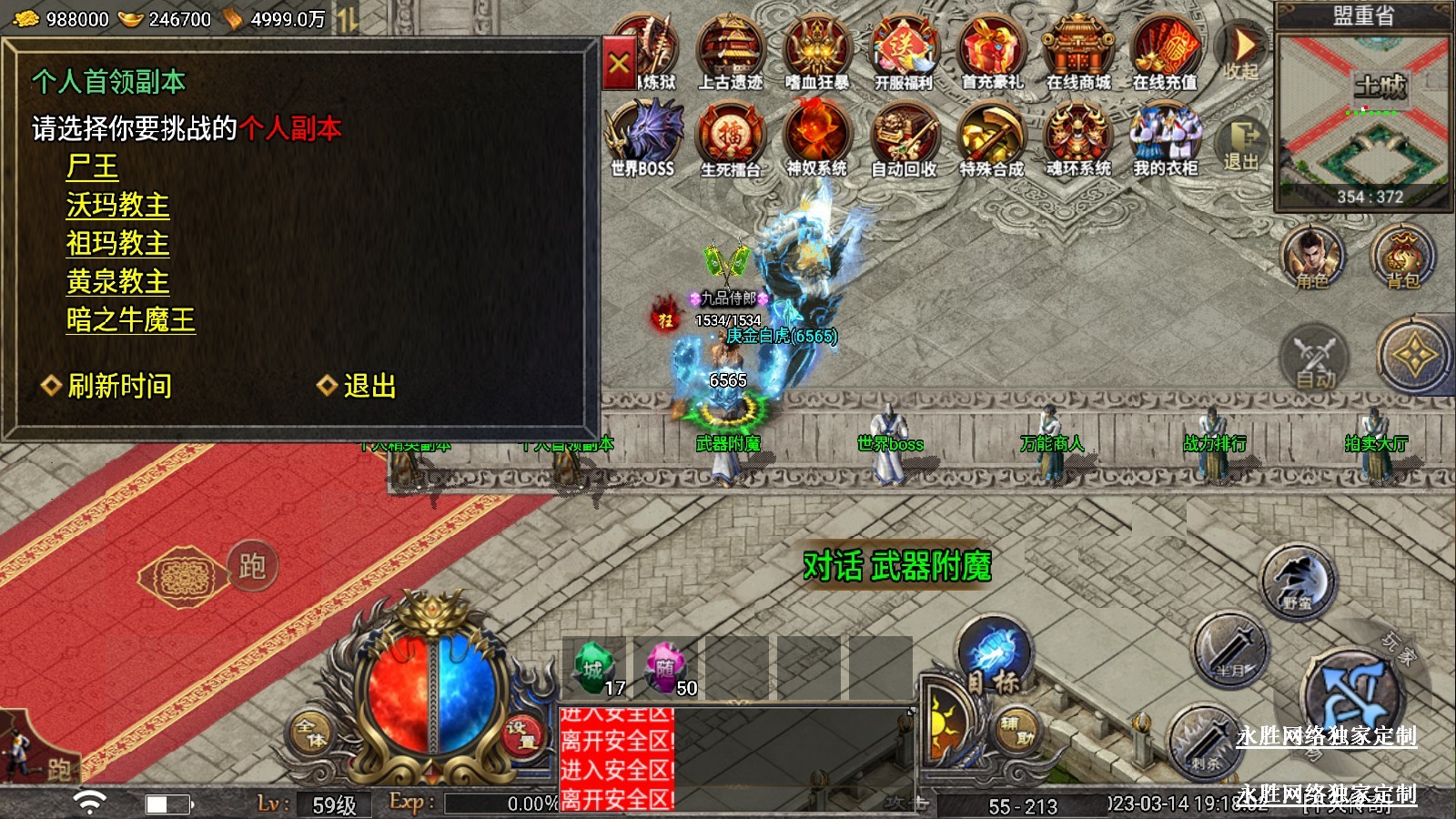Activate the 野蛮 charge skill
Image resolution: width=1456 pixels, height=819 pixels.
pyautogui.click(x=1298, y=581)
